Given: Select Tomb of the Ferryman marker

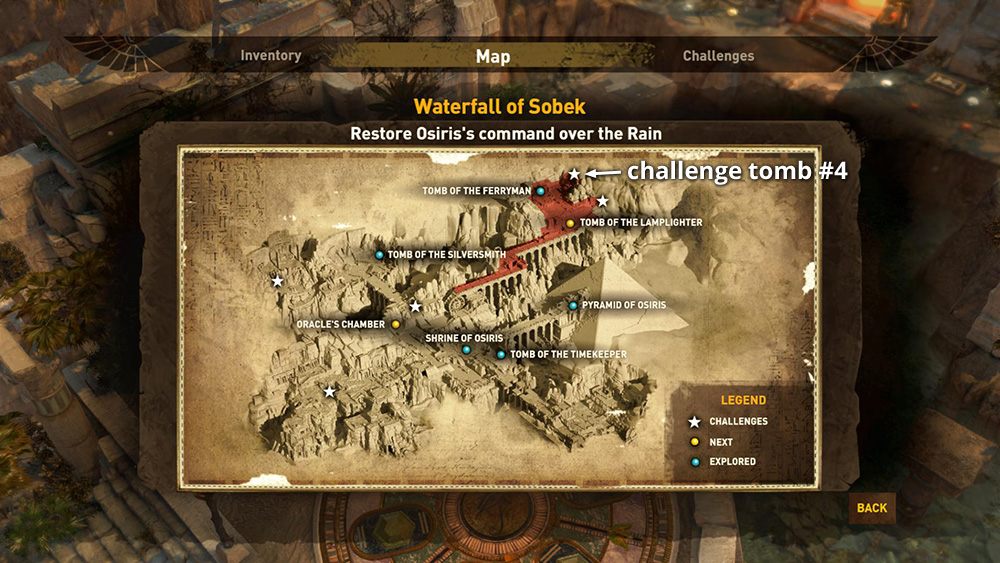Looking at the screenshot, I should click(x=540, y=191).
